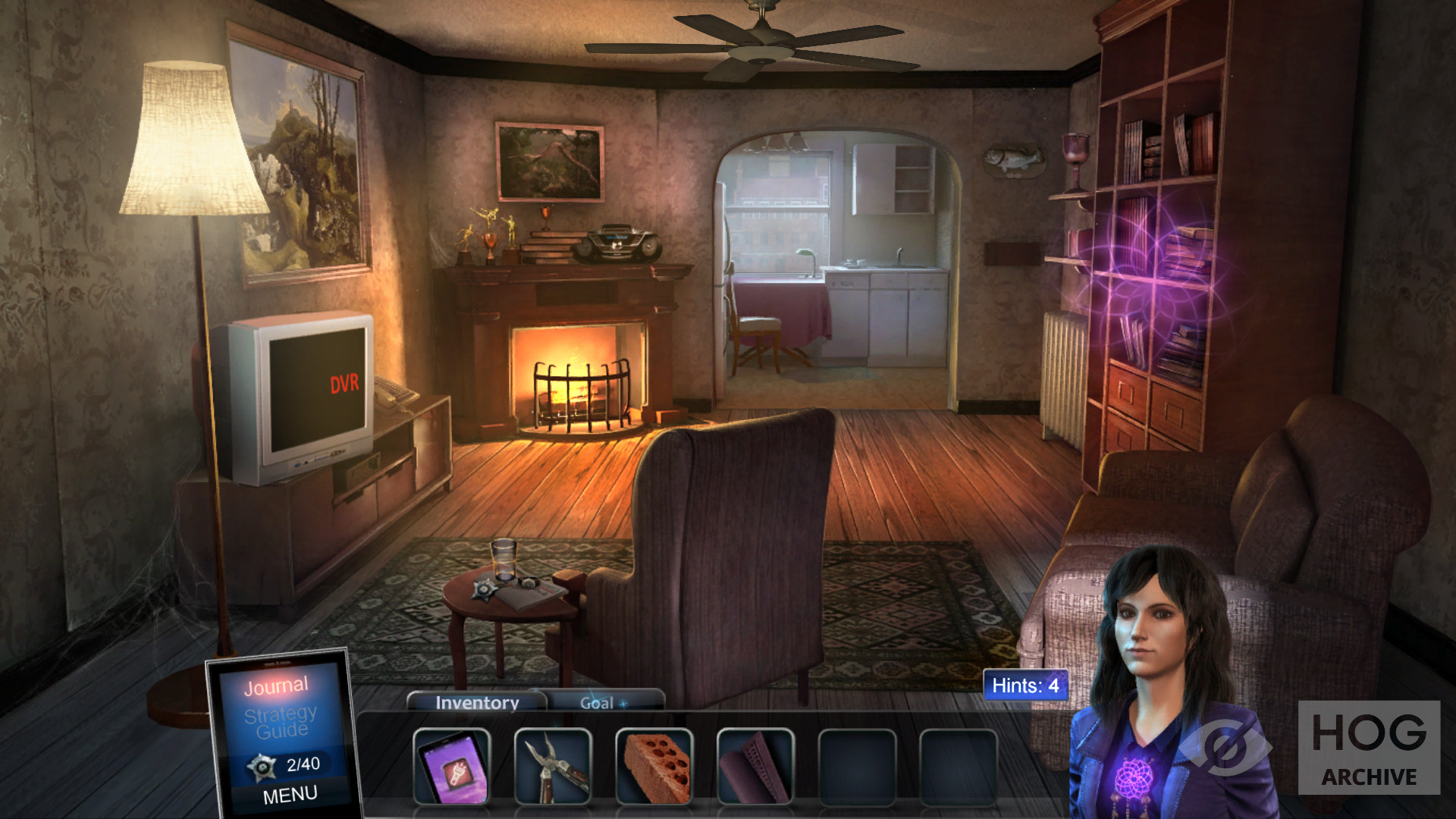Image resolution: width=1456 pixels, height=819 pixels.
Task: Open the Journal
Action: point(276,686)
